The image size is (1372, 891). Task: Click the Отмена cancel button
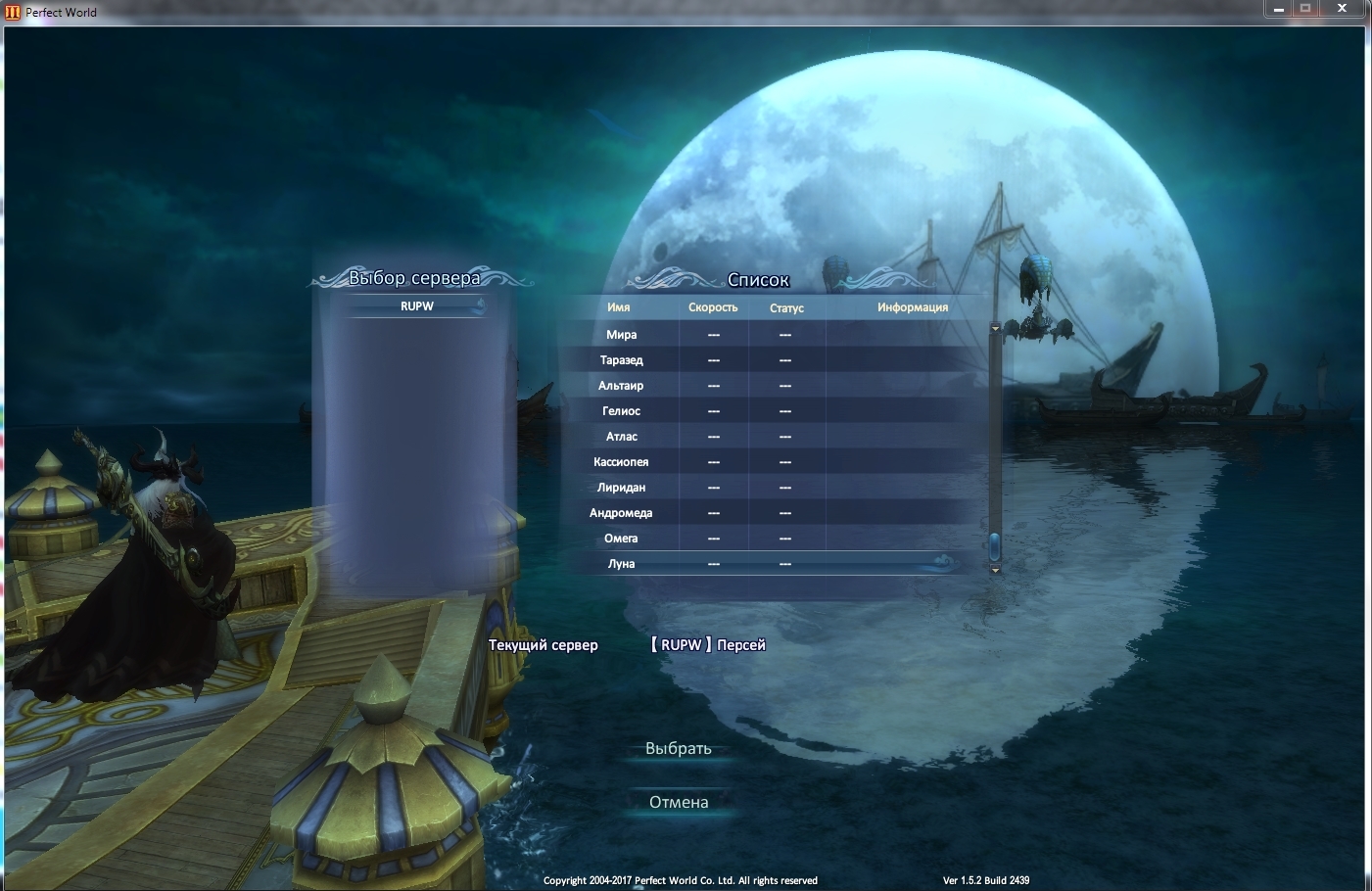click(678, 802)
